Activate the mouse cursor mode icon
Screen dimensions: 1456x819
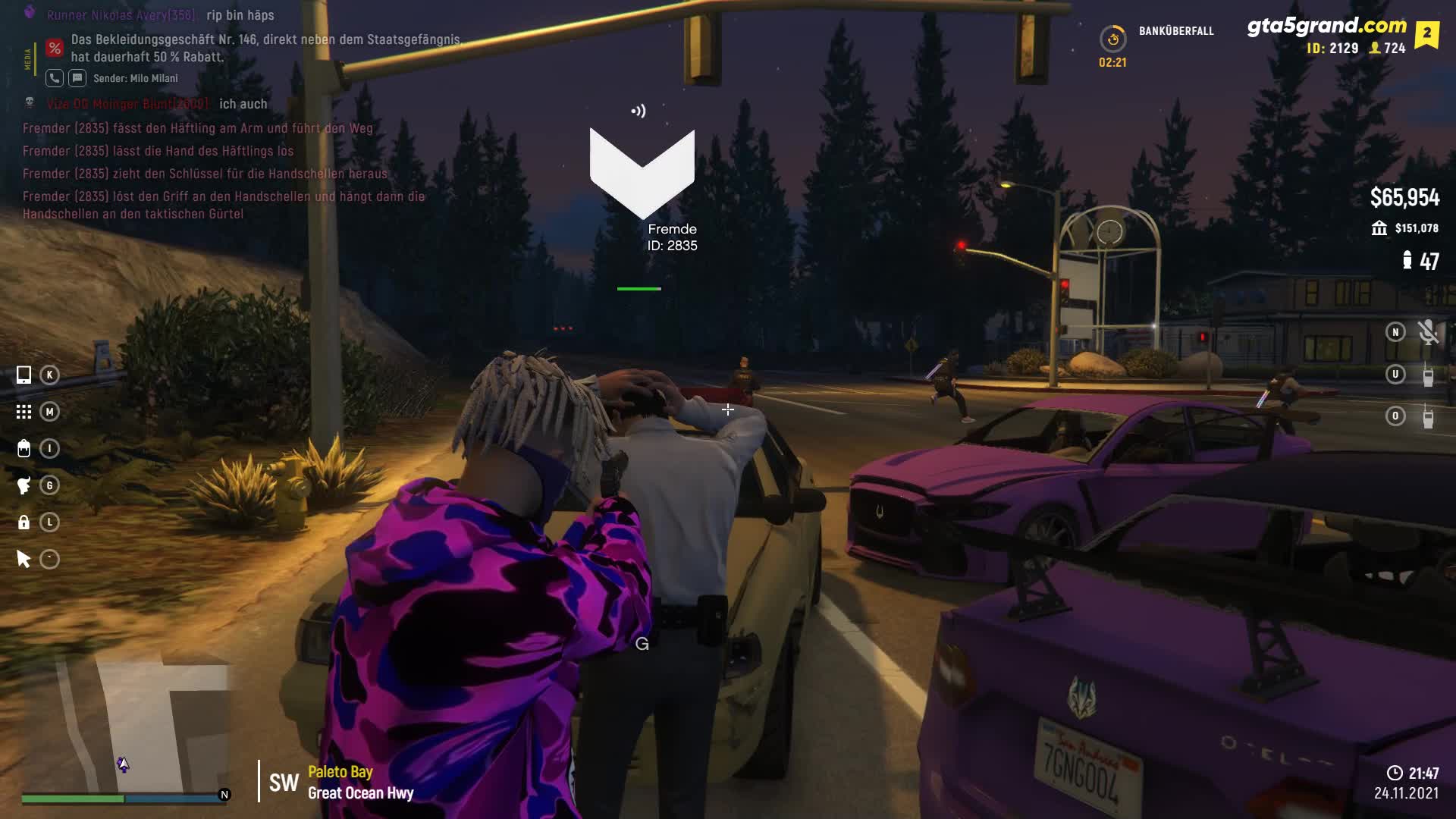[x=24, y=560]
